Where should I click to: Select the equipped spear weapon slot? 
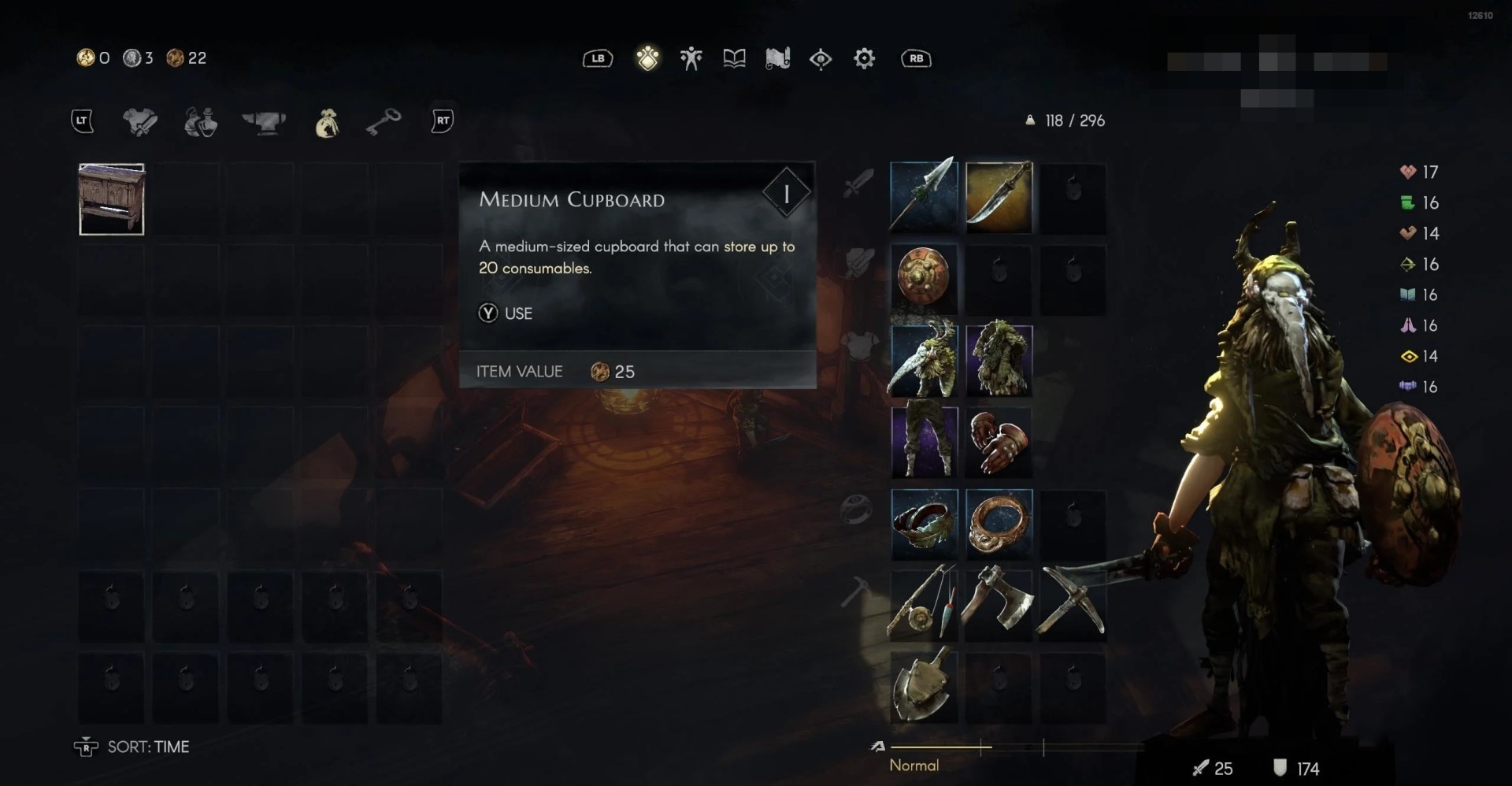[x=923, y=196]
